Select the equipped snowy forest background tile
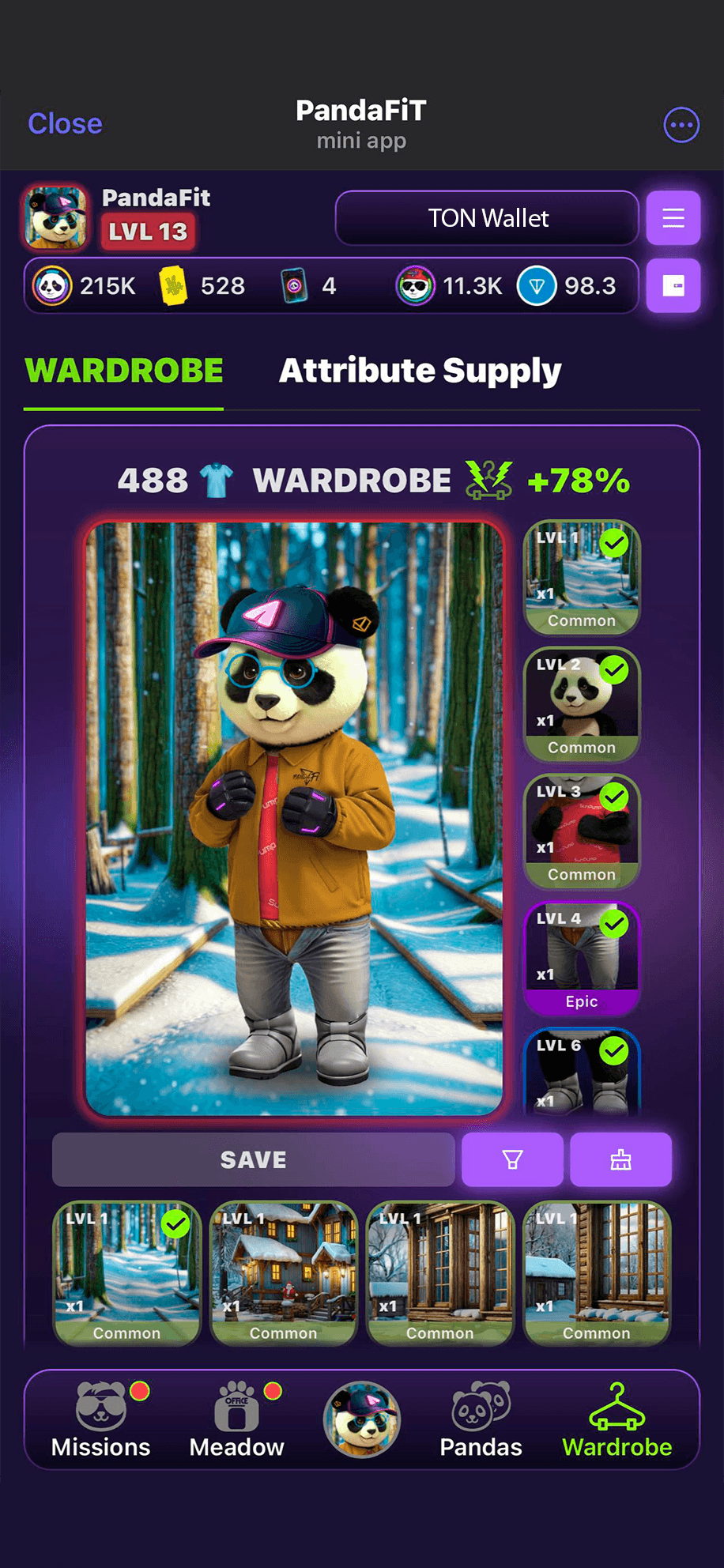 (x=127, y=1272)
